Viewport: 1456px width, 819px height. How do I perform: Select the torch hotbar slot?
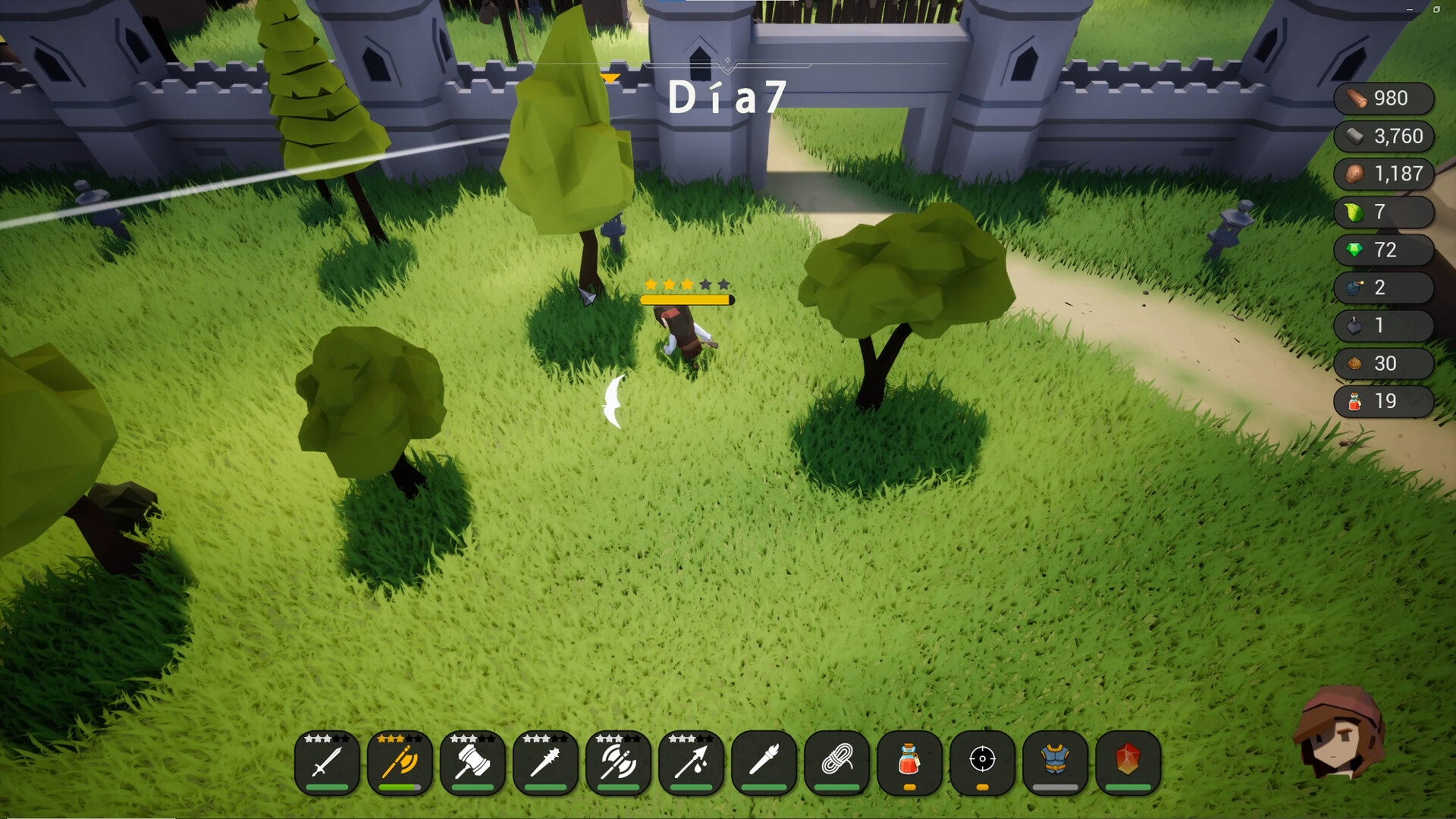(764, 761)
